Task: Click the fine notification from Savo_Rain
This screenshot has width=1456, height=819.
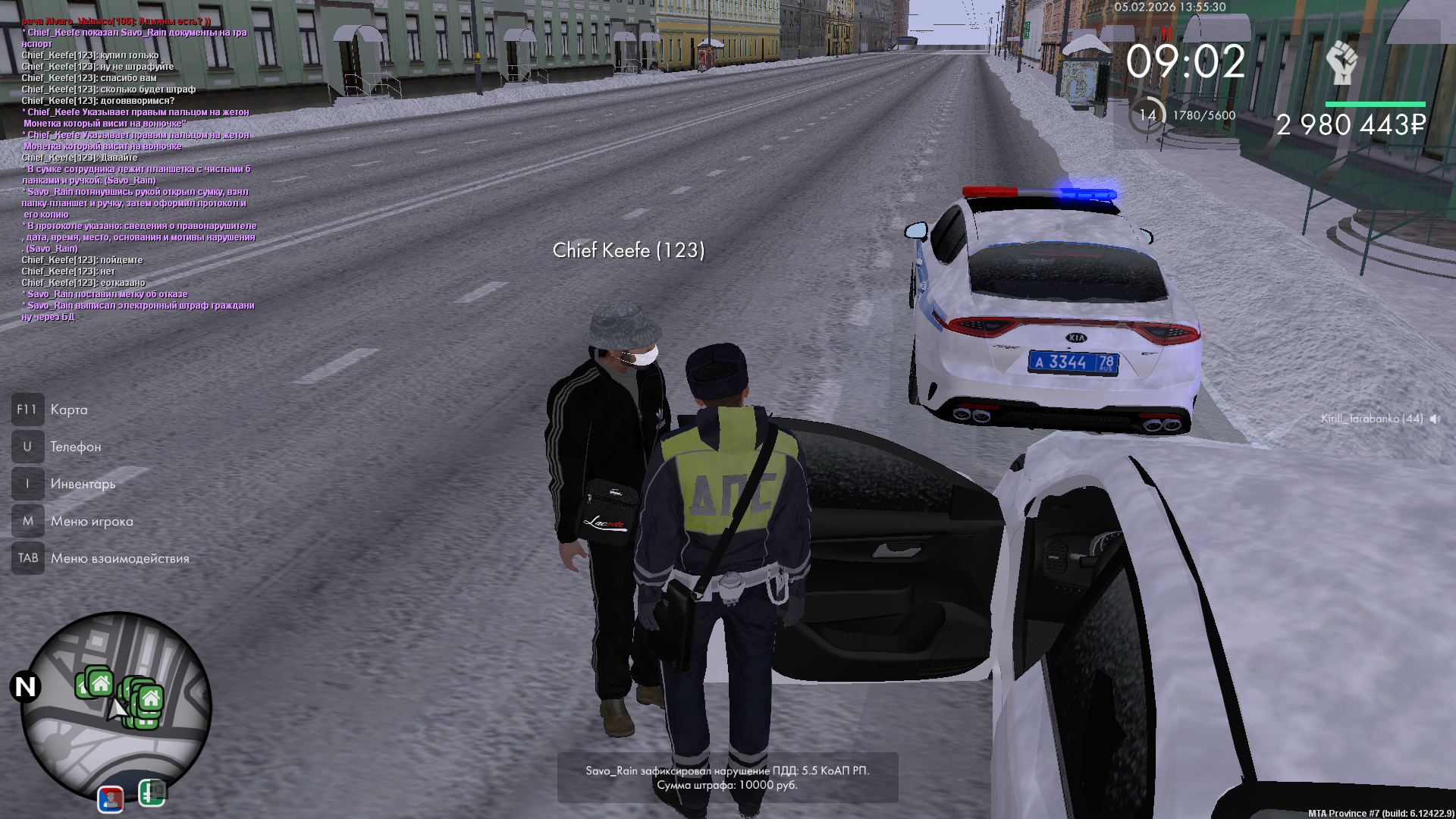Action: pyautogui.click(x=727, y=777)
